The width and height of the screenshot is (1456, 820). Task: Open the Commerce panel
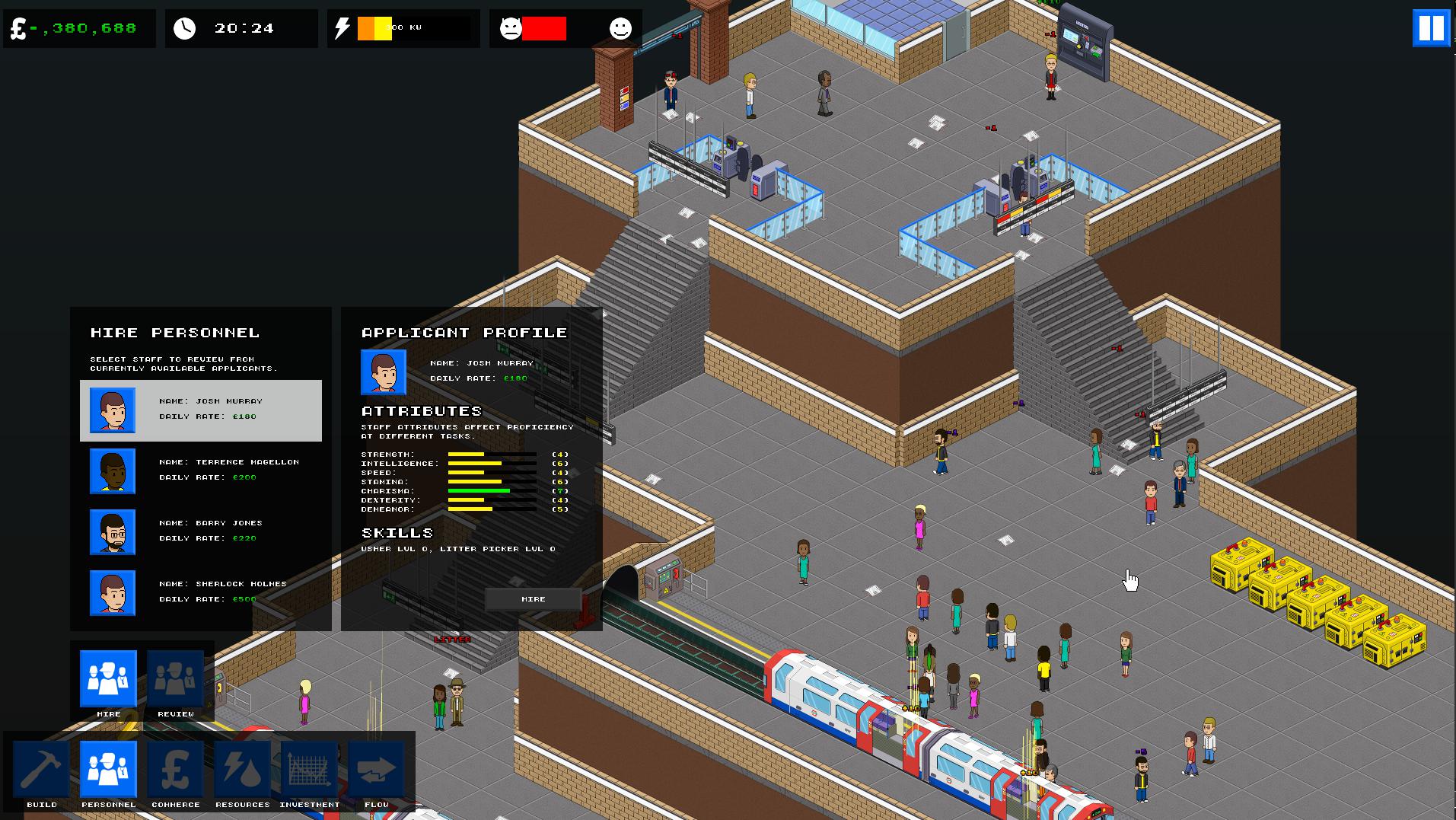[x=175, y=771]
